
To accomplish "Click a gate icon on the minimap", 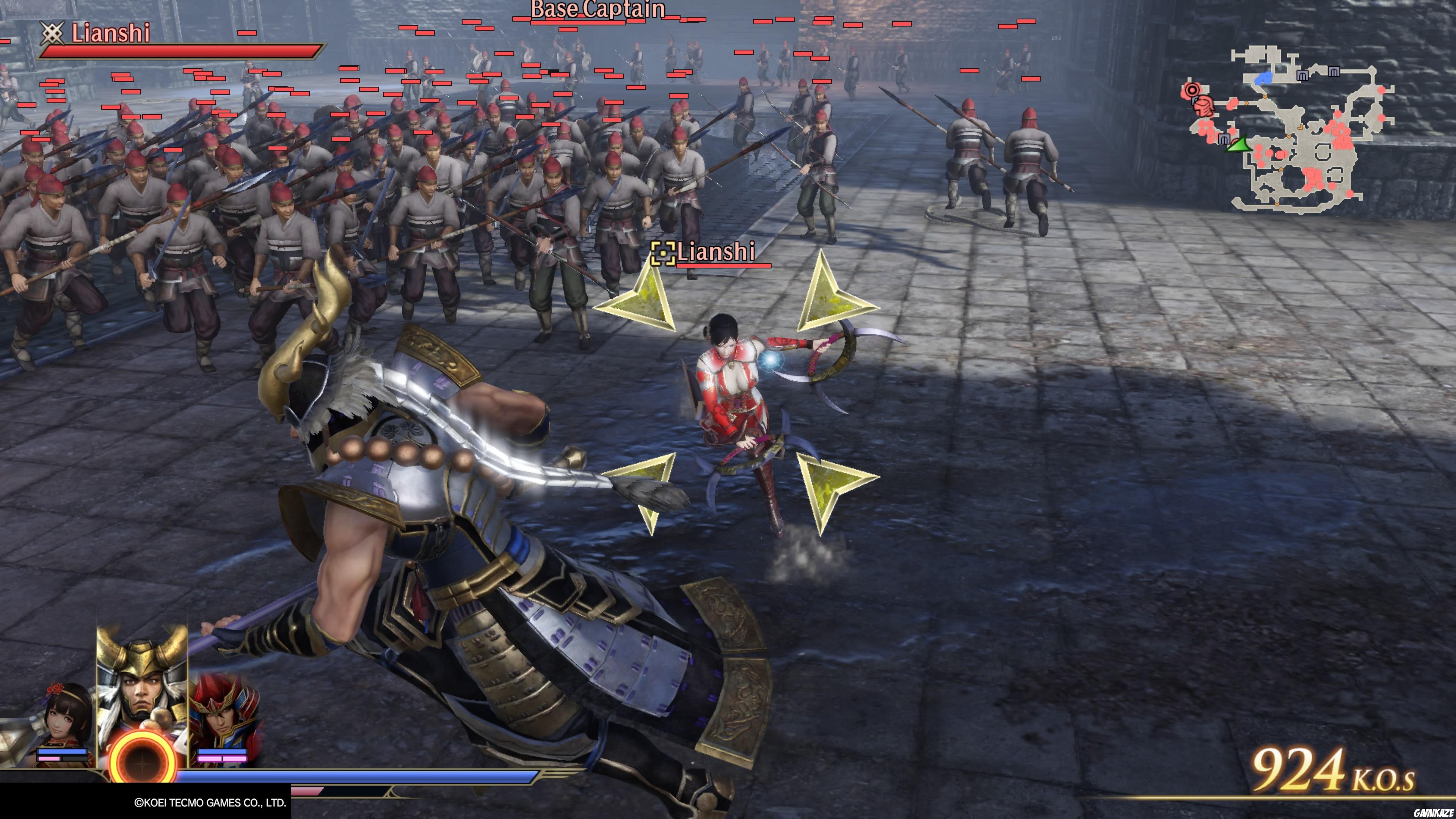I will pyautogui.click(x=1304, y=75).
